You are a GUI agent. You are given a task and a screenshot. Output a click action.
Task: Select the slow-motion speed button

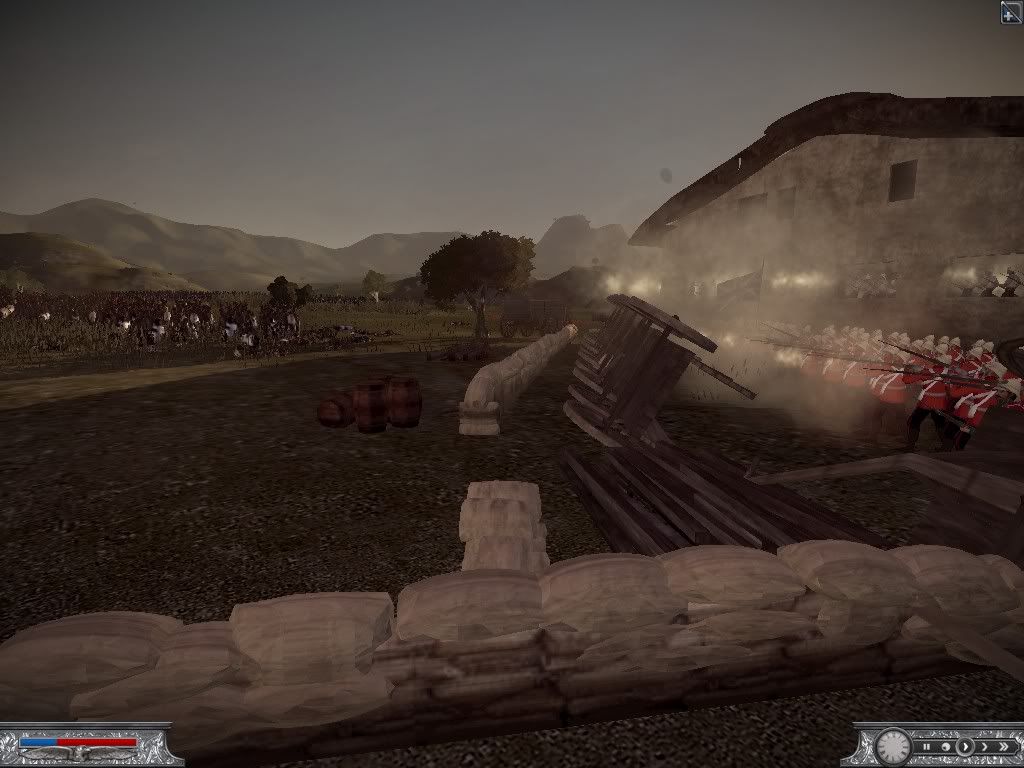(946, 746)
